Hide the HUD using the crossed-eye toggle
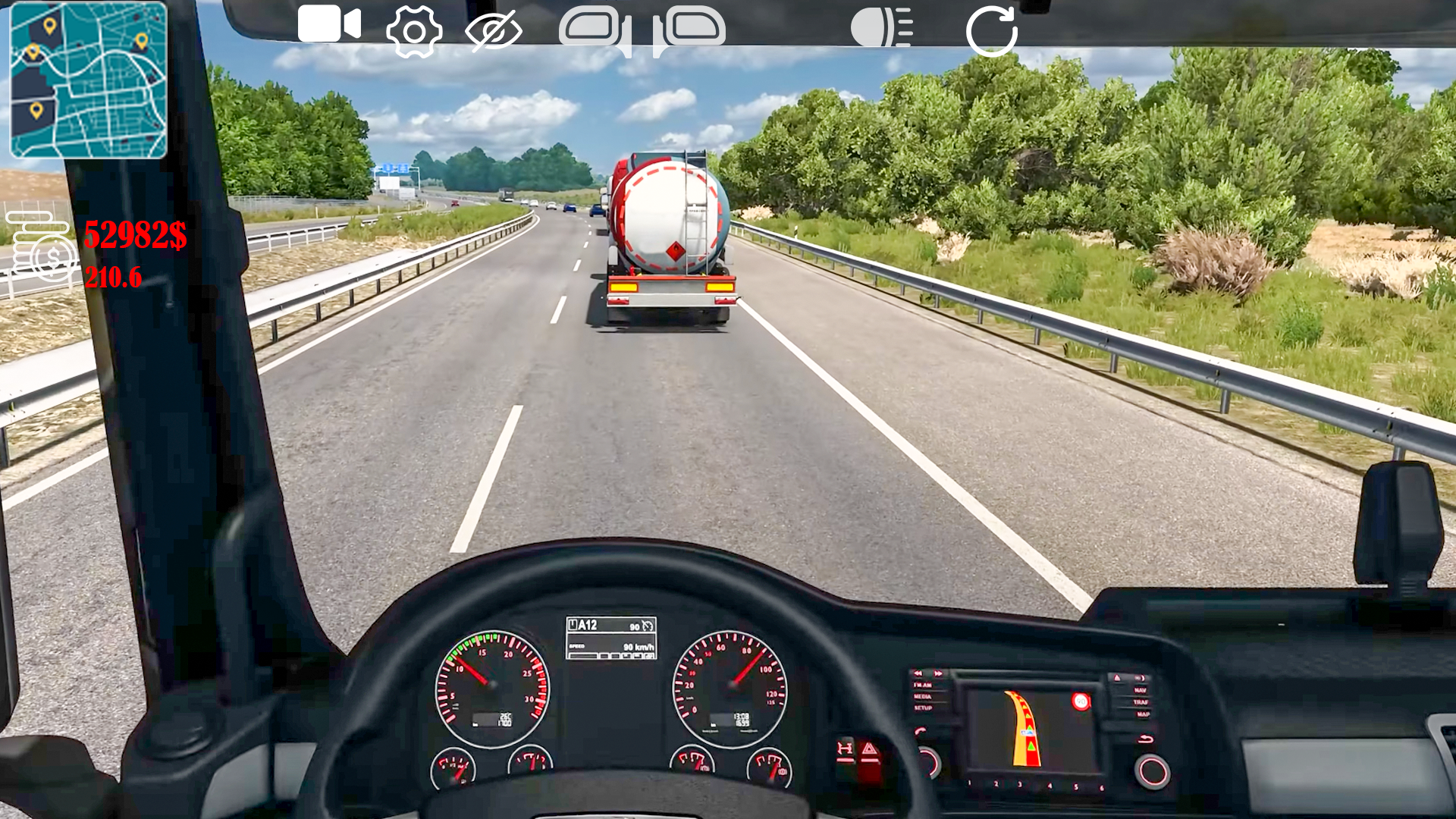 point(494,30)
